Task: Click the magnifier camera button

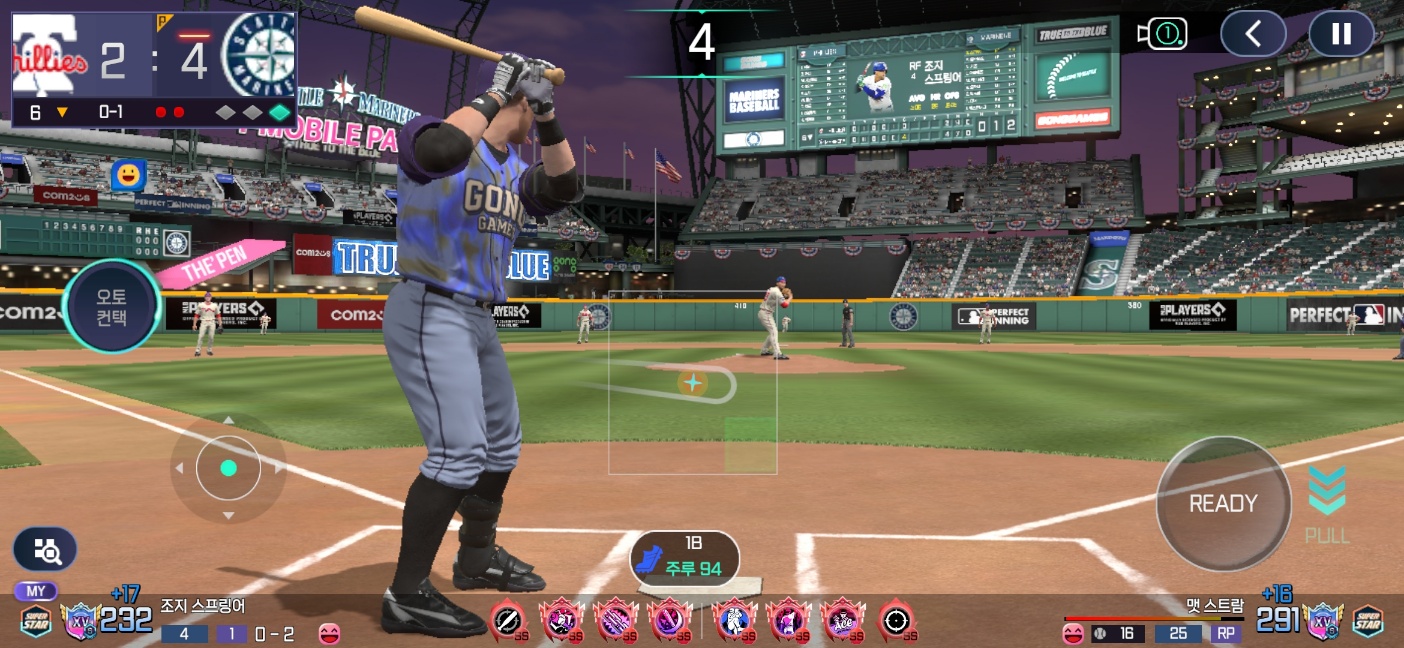Action: 45,549
